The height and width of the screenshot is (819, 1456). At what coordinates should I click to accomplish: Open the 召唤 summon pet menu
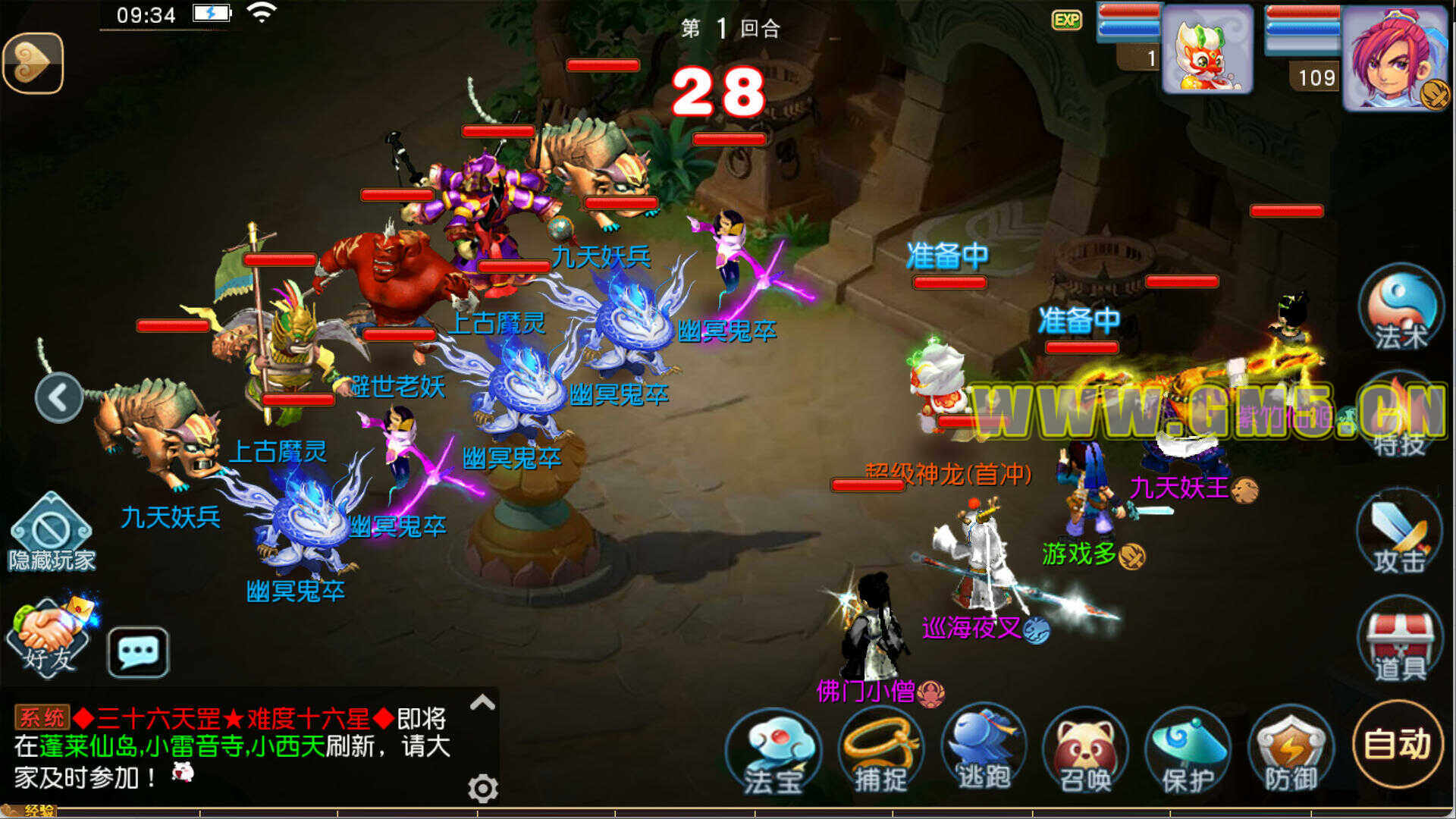click(1085, 751)
